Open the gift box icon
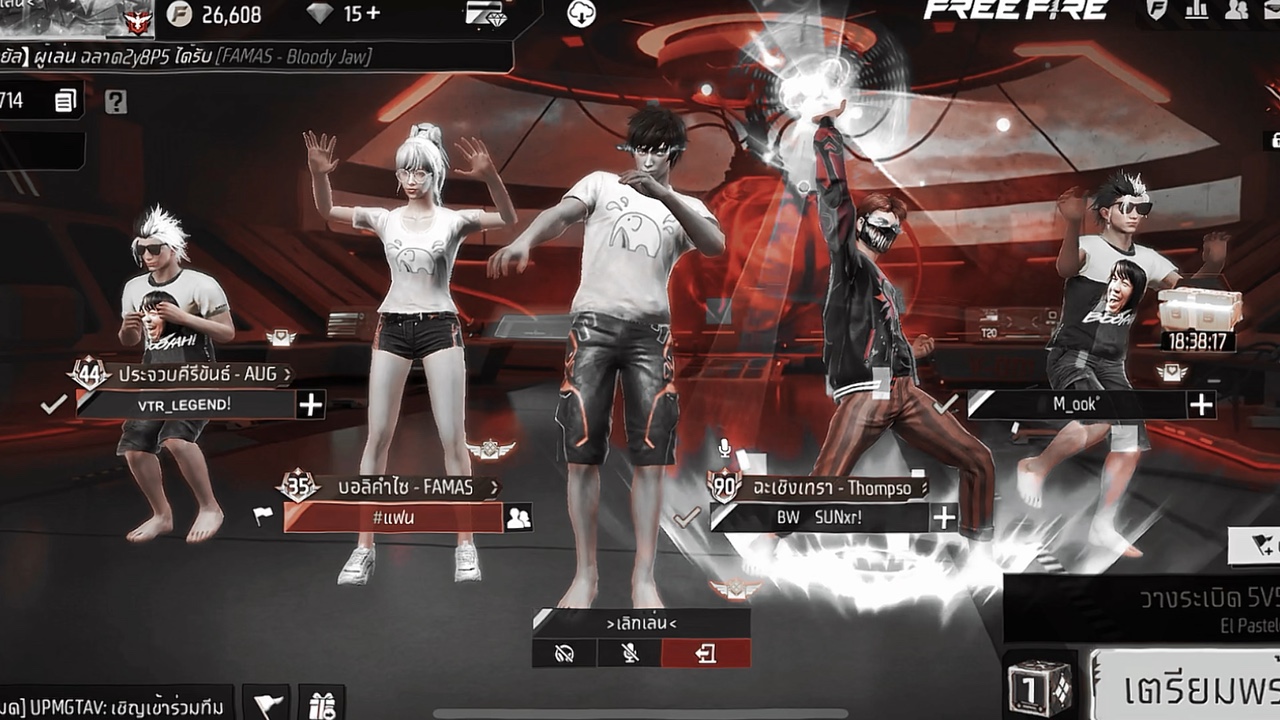This screenshot has height=720, width=1280. pyautogui.click(x=321, y=703)
